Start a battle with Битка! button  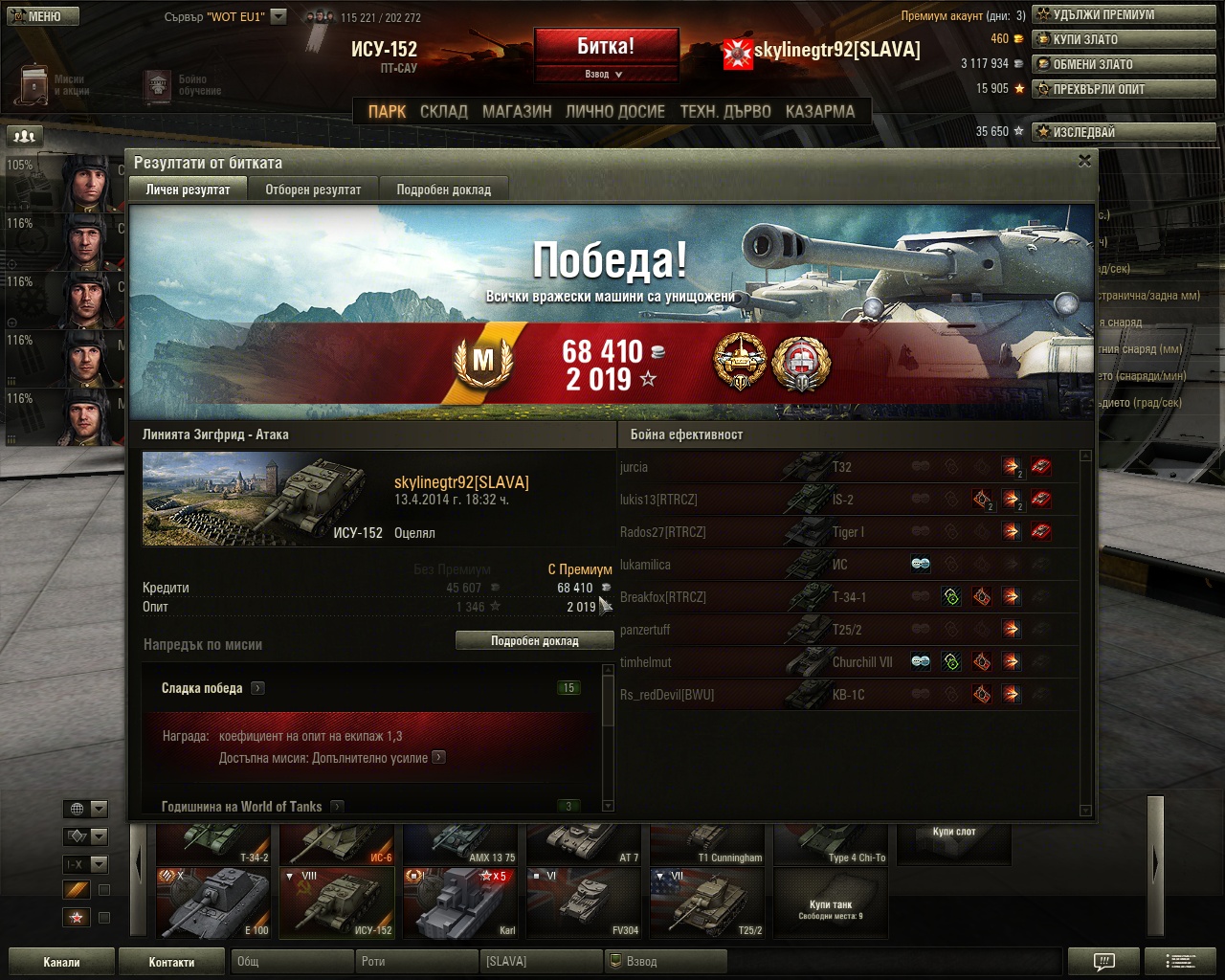[x=606, y=46]
